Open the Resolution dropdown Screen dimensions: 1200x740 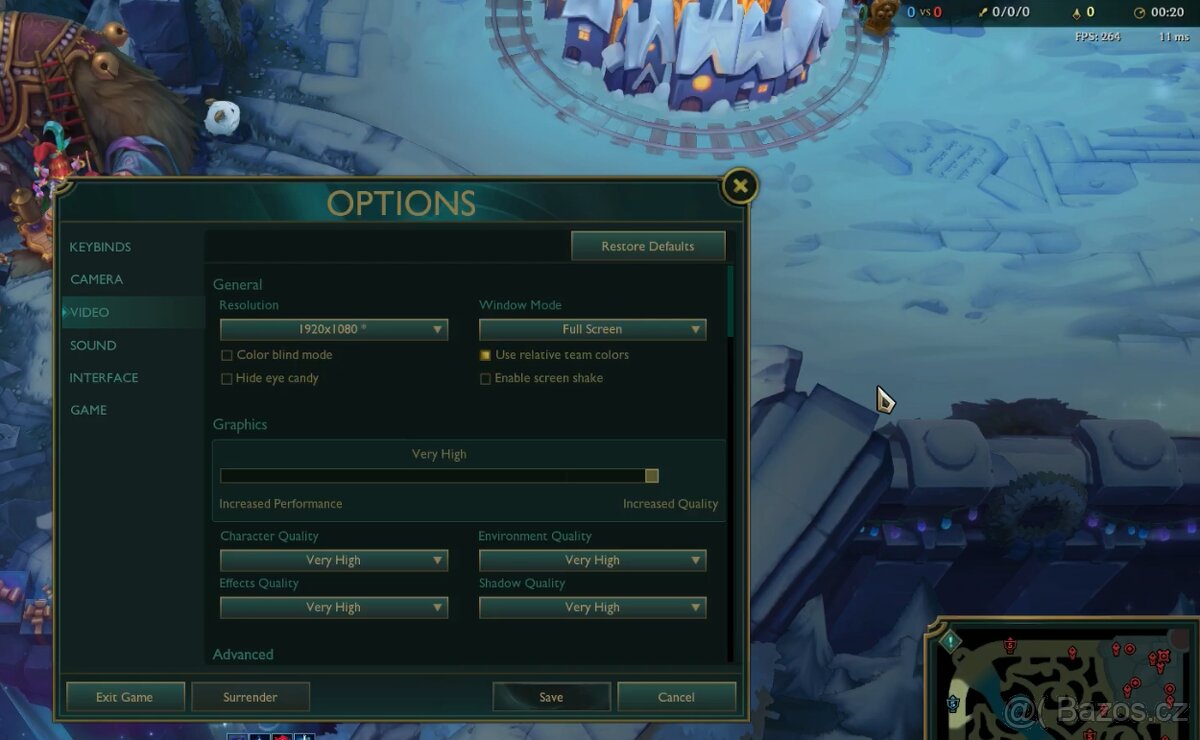334,329
